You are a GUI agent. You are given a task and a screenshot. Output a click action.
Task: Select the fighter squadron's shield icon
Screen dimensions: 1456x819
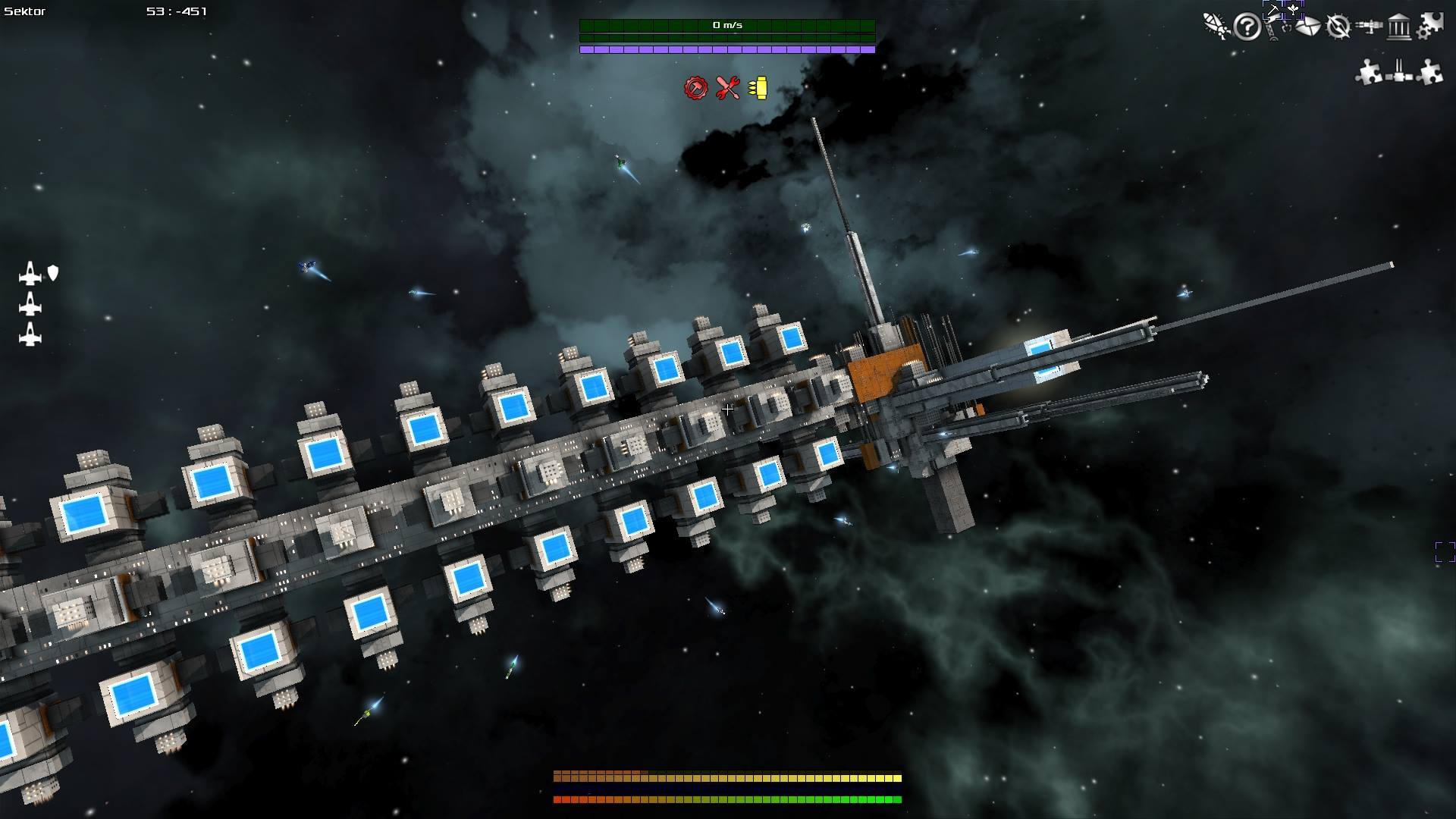coord(53,273)
